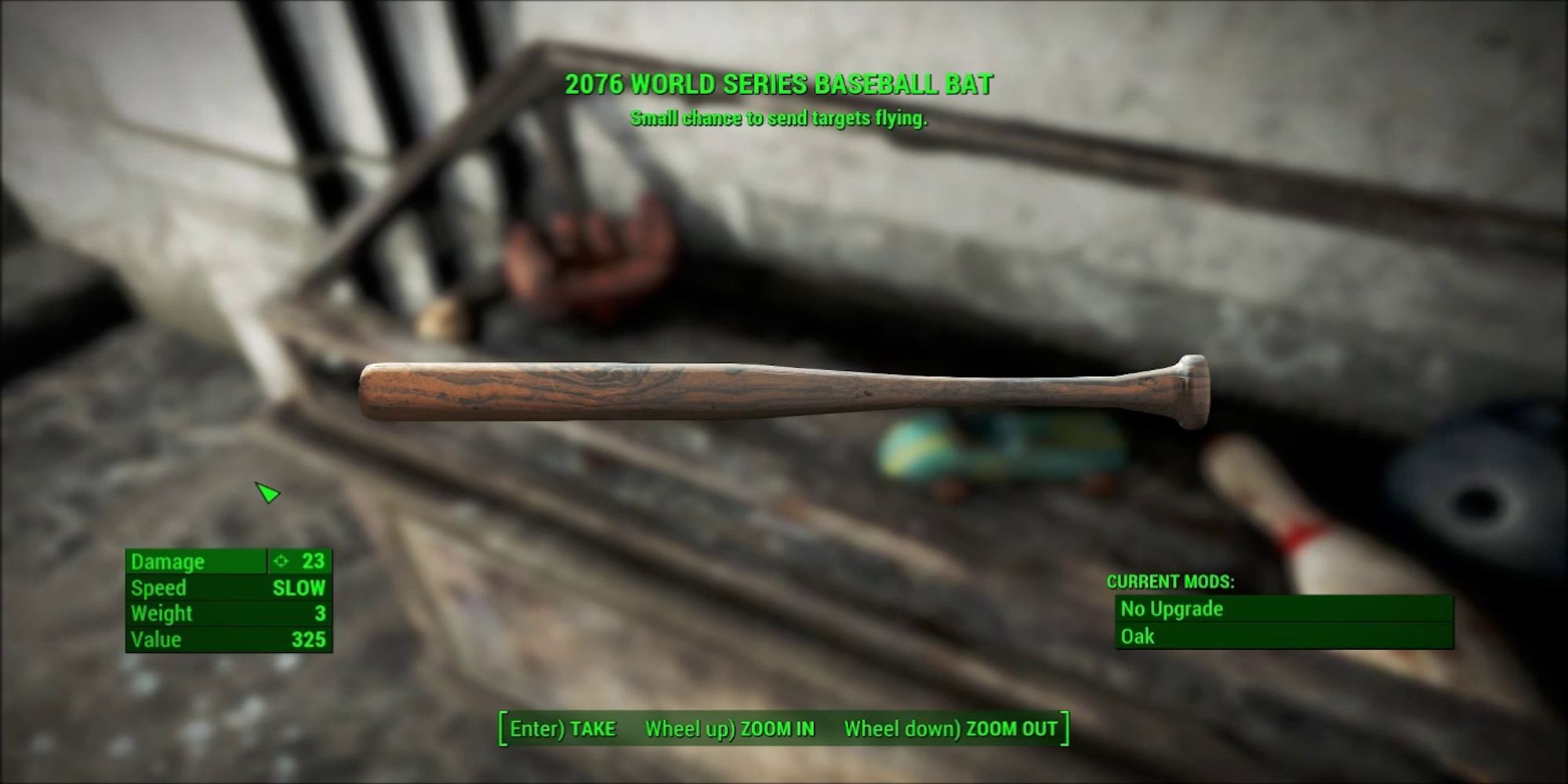
Task: Click the item title 2076 WORLD SERIES BASEBALL BAT
Action: [780, 84]
